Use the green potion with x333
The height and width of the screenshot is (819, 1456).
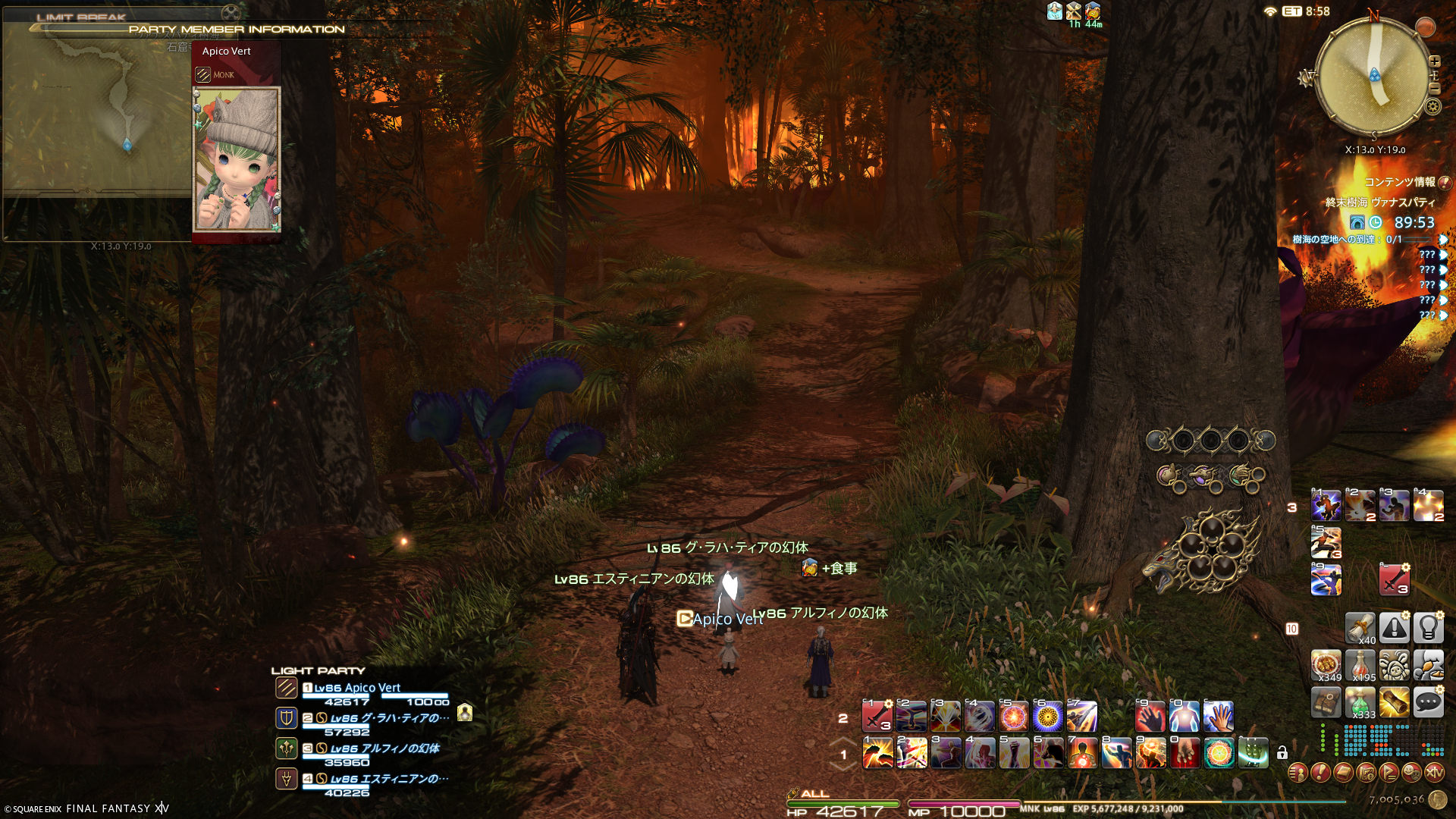click(1360, 703)
